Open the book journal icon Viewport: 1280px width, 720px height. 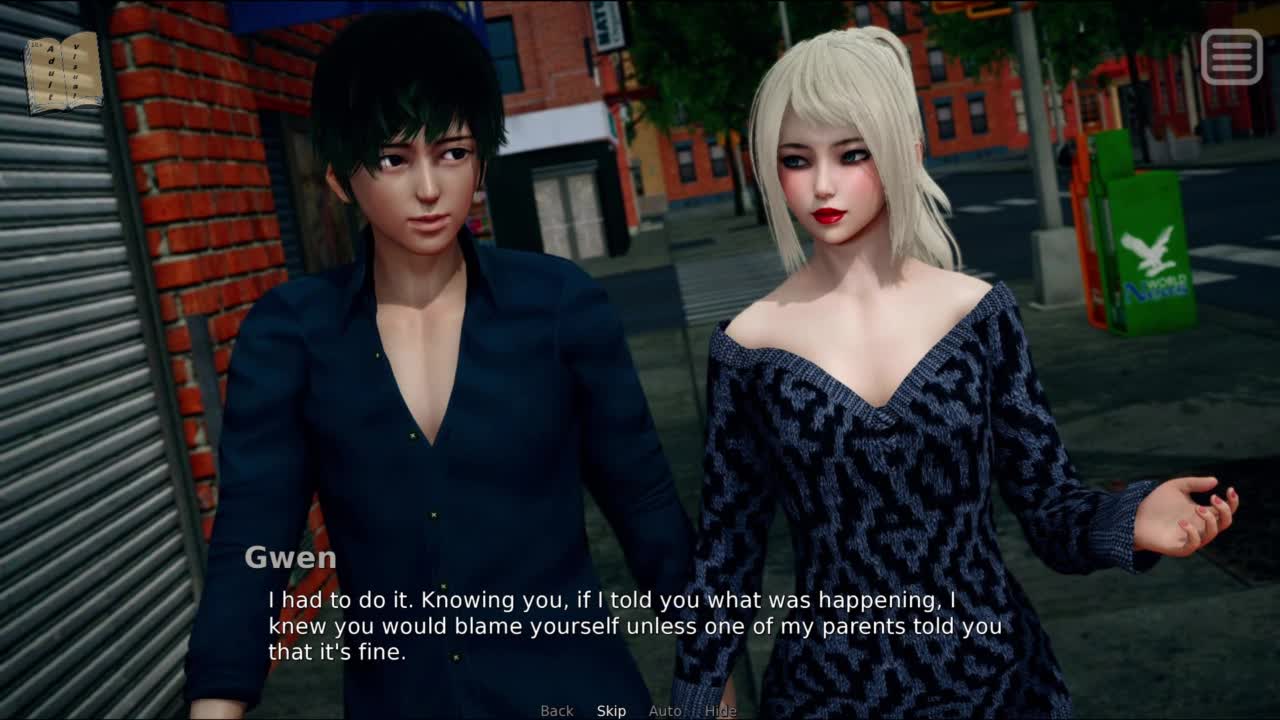[63, 72]
